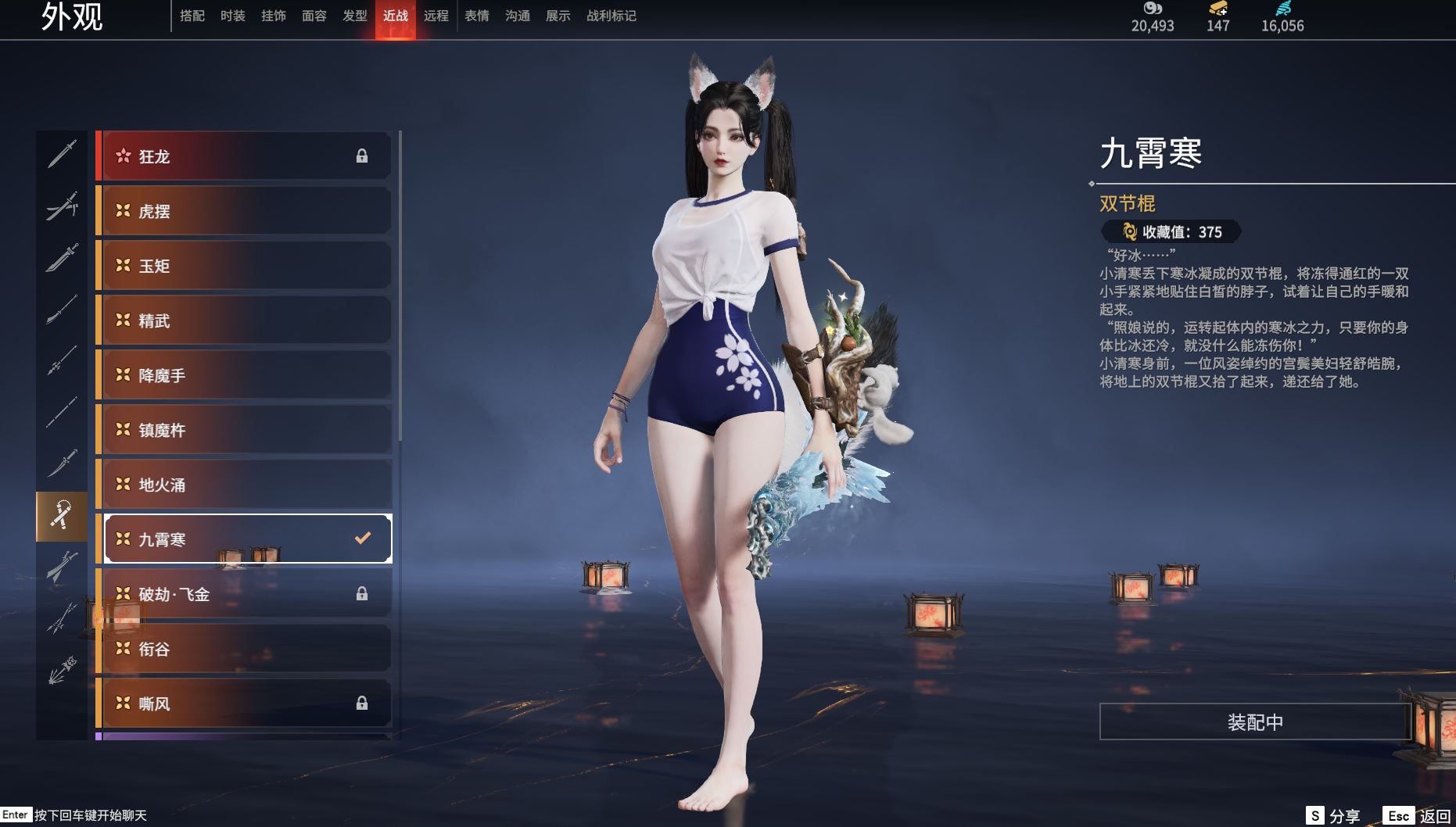This screenshot has height=827, width=1456.
Task: Switch to the 战利标记 tab
Action: coord(611,16)
